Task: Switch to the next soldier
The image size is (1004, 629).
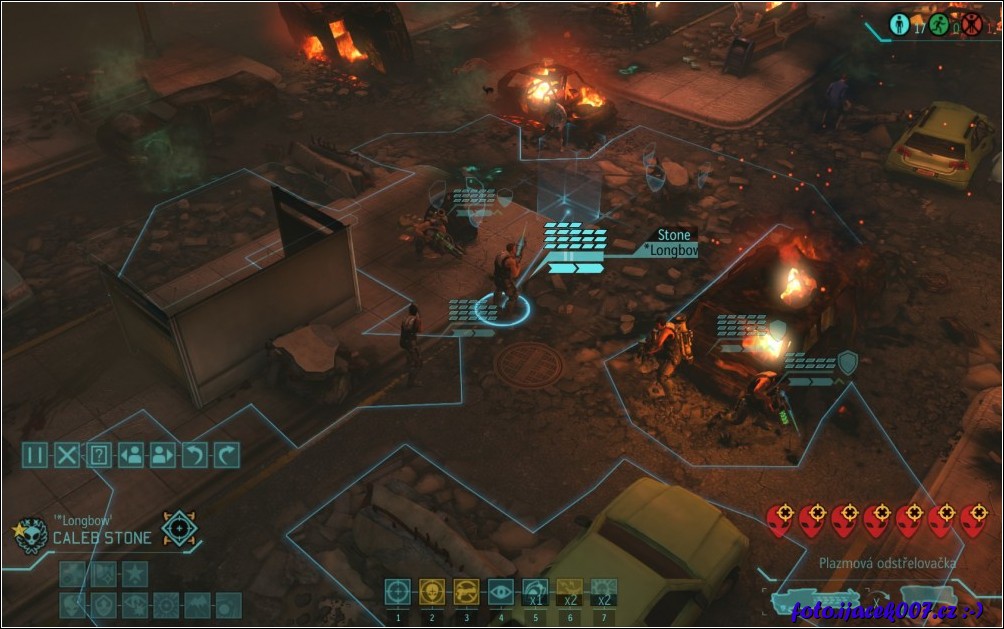Action: tap(163, 455)
